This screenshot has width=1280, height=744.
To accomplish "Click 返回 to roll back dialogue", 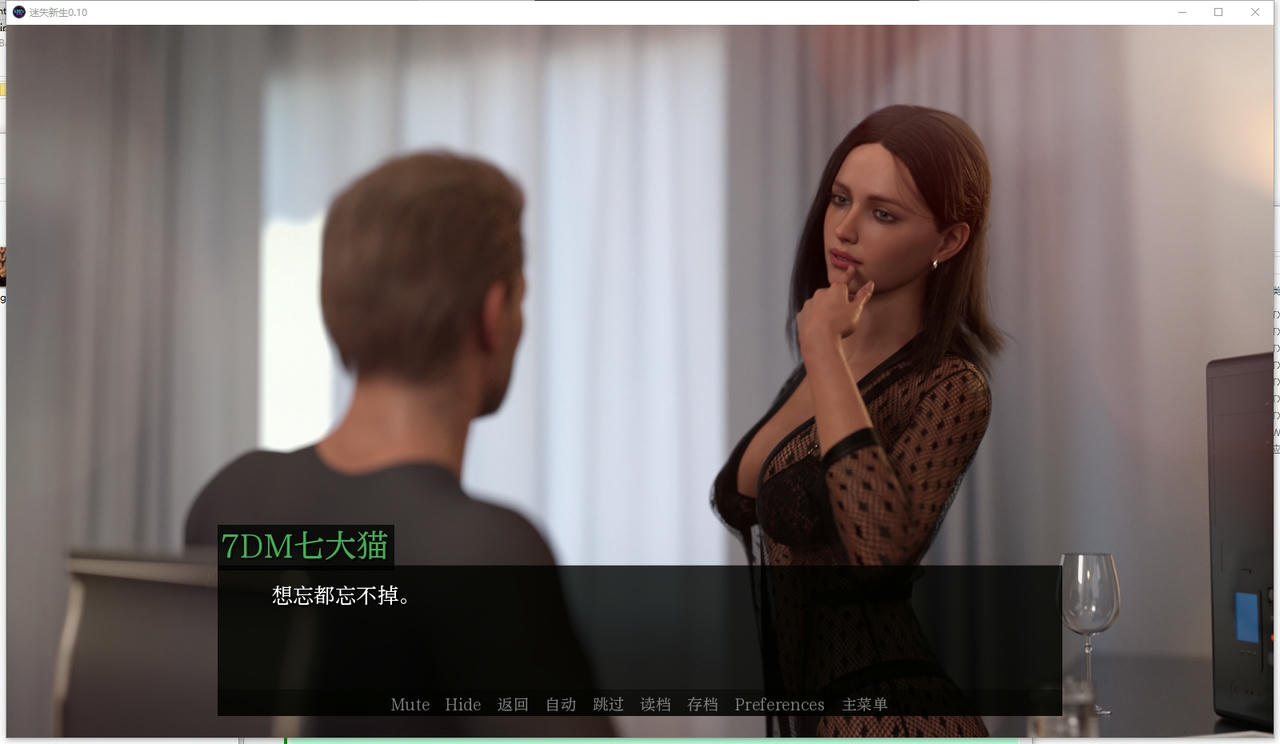I will (x=513, y=705).
